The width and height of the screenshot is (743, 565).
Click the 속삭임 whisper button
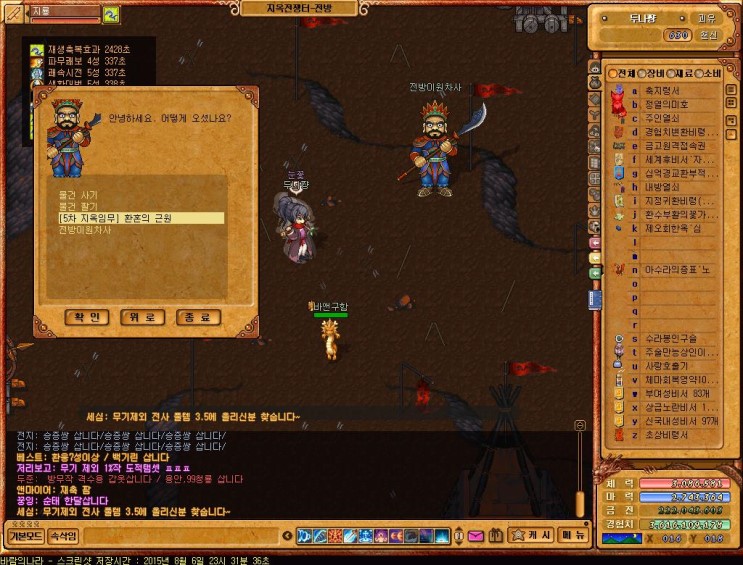[63, 536]
